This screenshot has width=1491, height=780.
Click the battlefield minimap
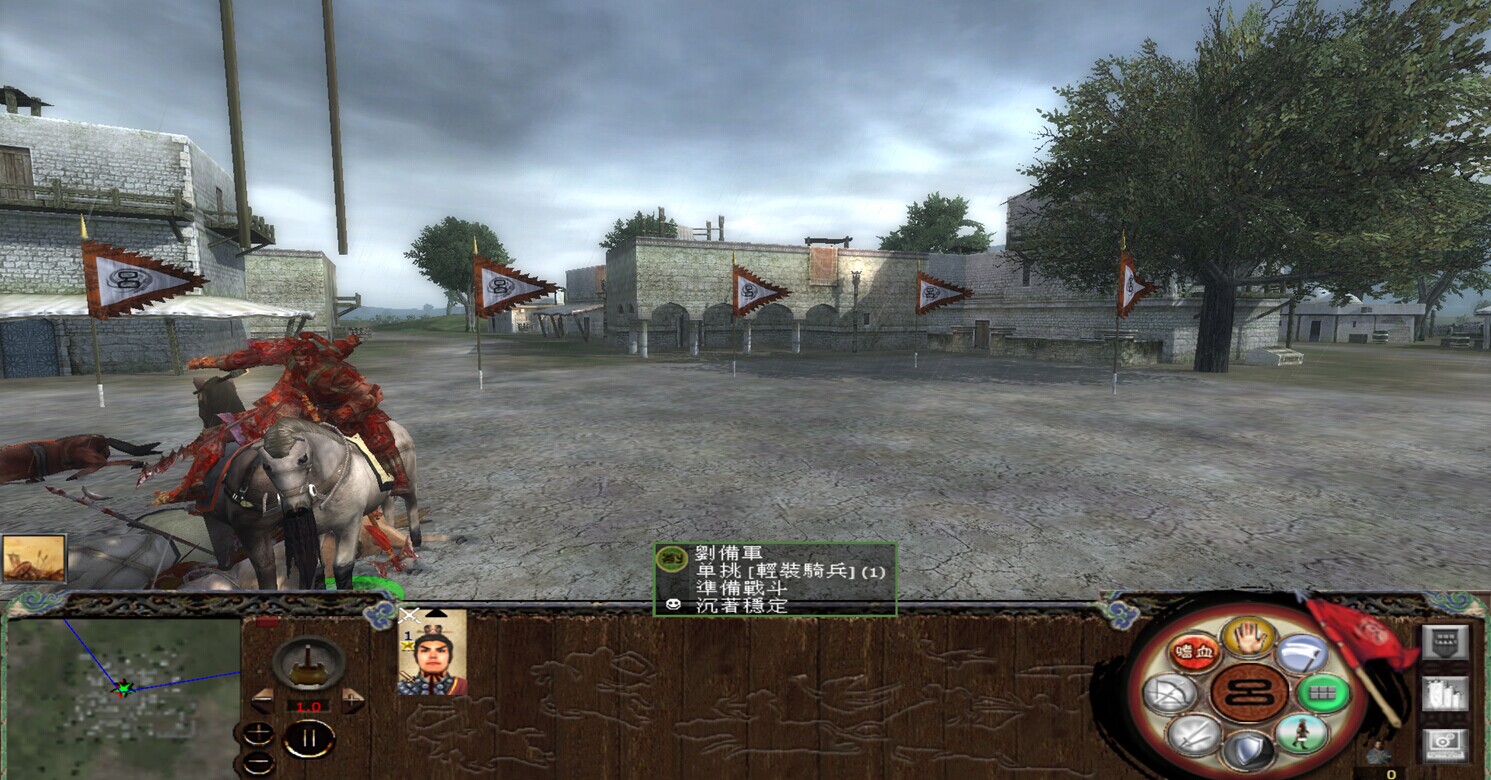[124, 692]
